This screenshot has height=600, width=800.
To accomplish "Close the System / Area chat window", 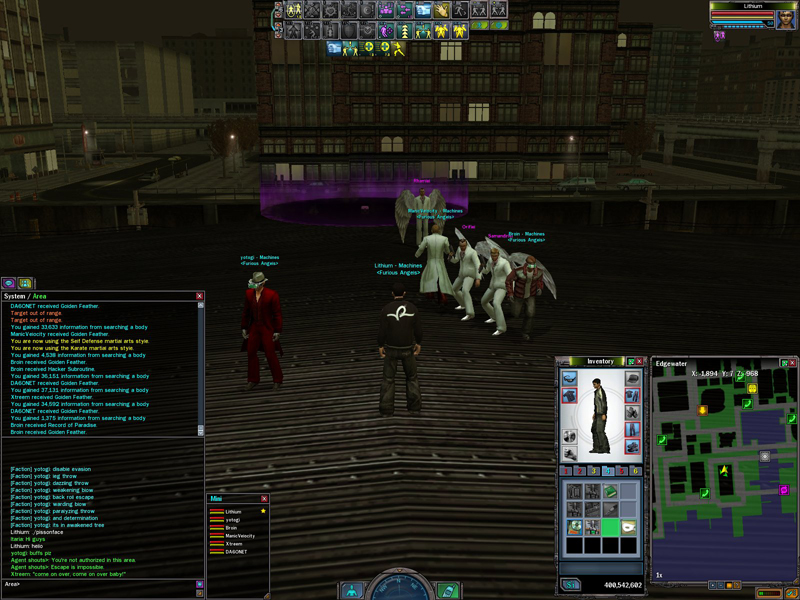I will coord(199,296).
